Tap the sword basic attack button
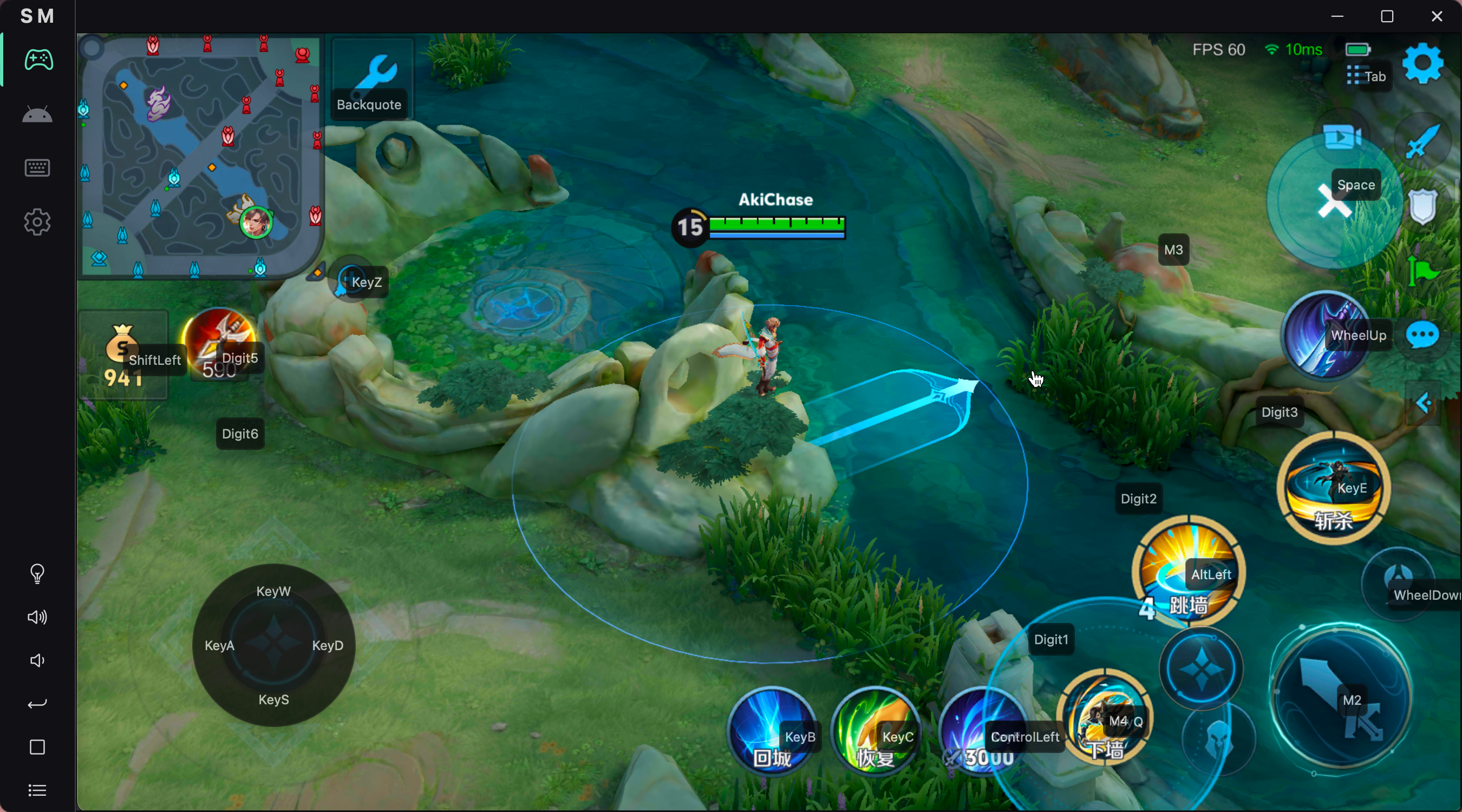Viewport: 1462px width, 812px height. (1341, 698)
